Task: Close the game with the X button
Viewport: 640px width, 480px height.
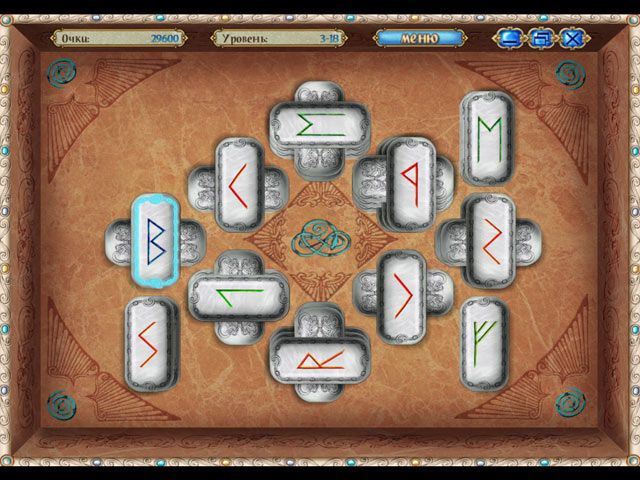Action: click(573, 39)
